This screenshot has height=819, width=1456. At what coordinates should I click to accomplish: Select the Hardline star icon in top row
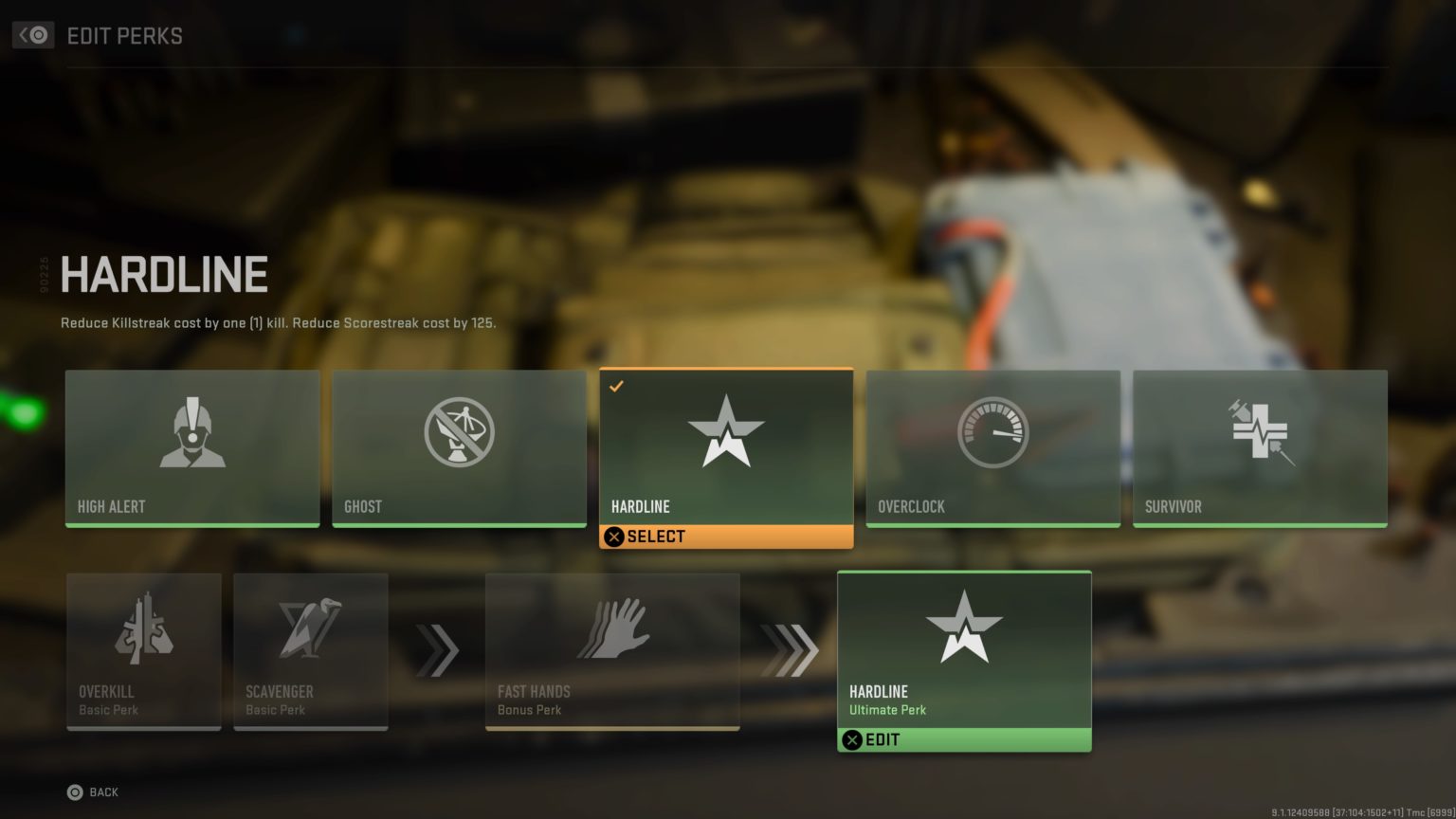[726, 431]
